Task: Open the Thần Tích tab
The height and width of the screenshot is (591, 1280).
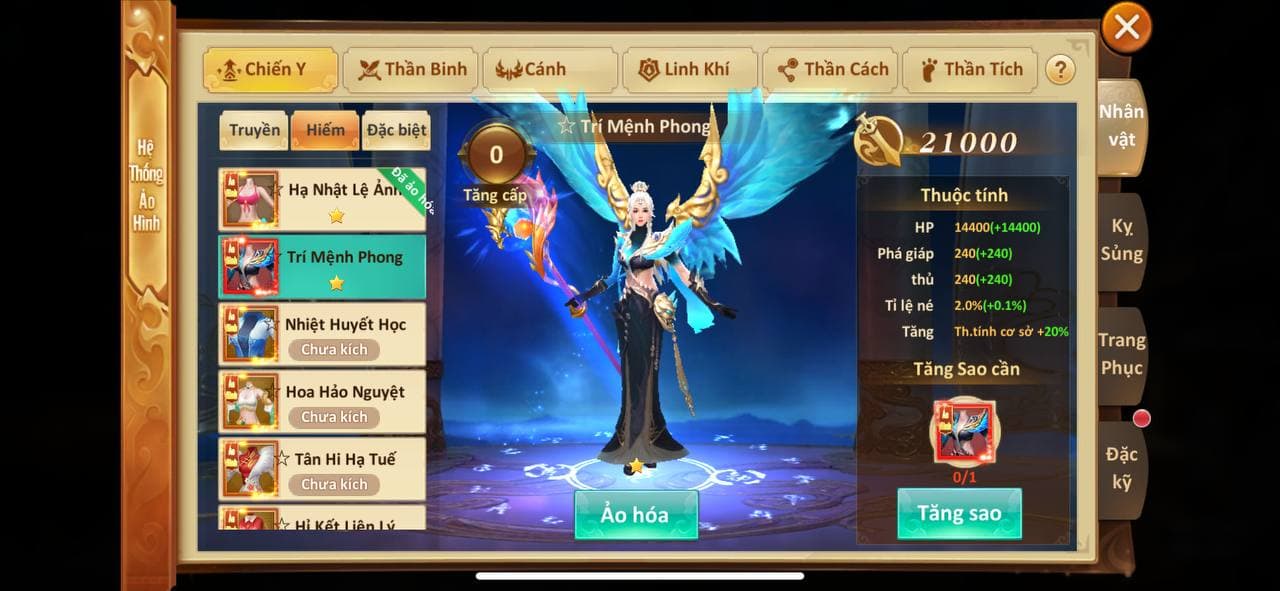Action: coord(970,70)
